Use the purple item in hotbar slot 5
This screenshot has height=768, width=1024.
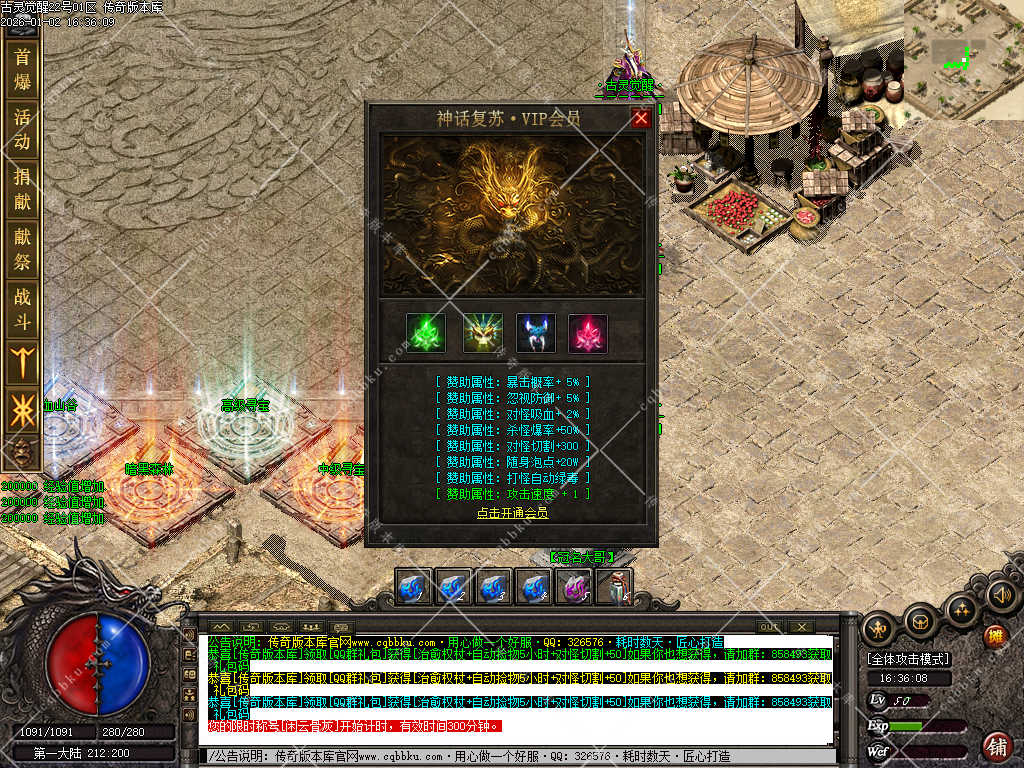pyautogui.click(x=574, y=587)
